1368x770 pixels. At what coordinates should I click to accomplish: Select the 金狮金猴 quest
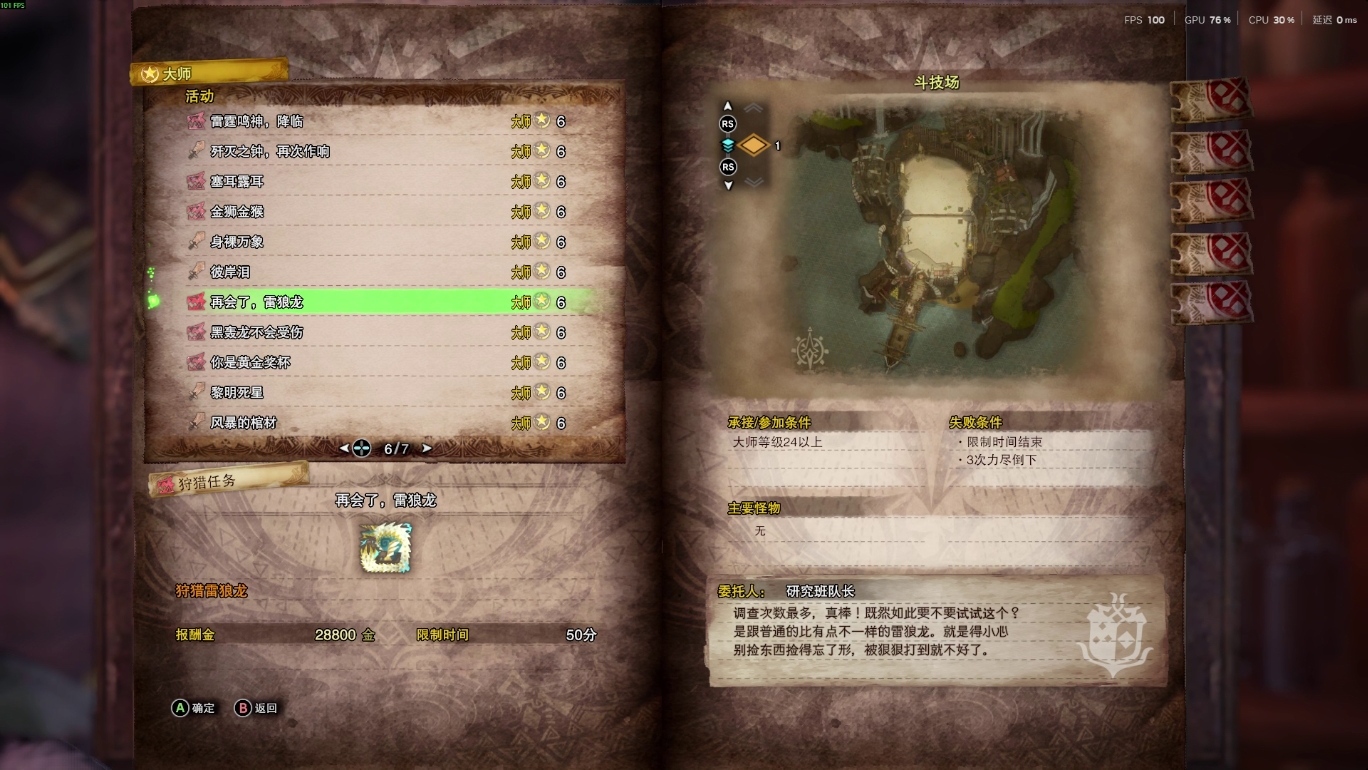click(237, 211)
